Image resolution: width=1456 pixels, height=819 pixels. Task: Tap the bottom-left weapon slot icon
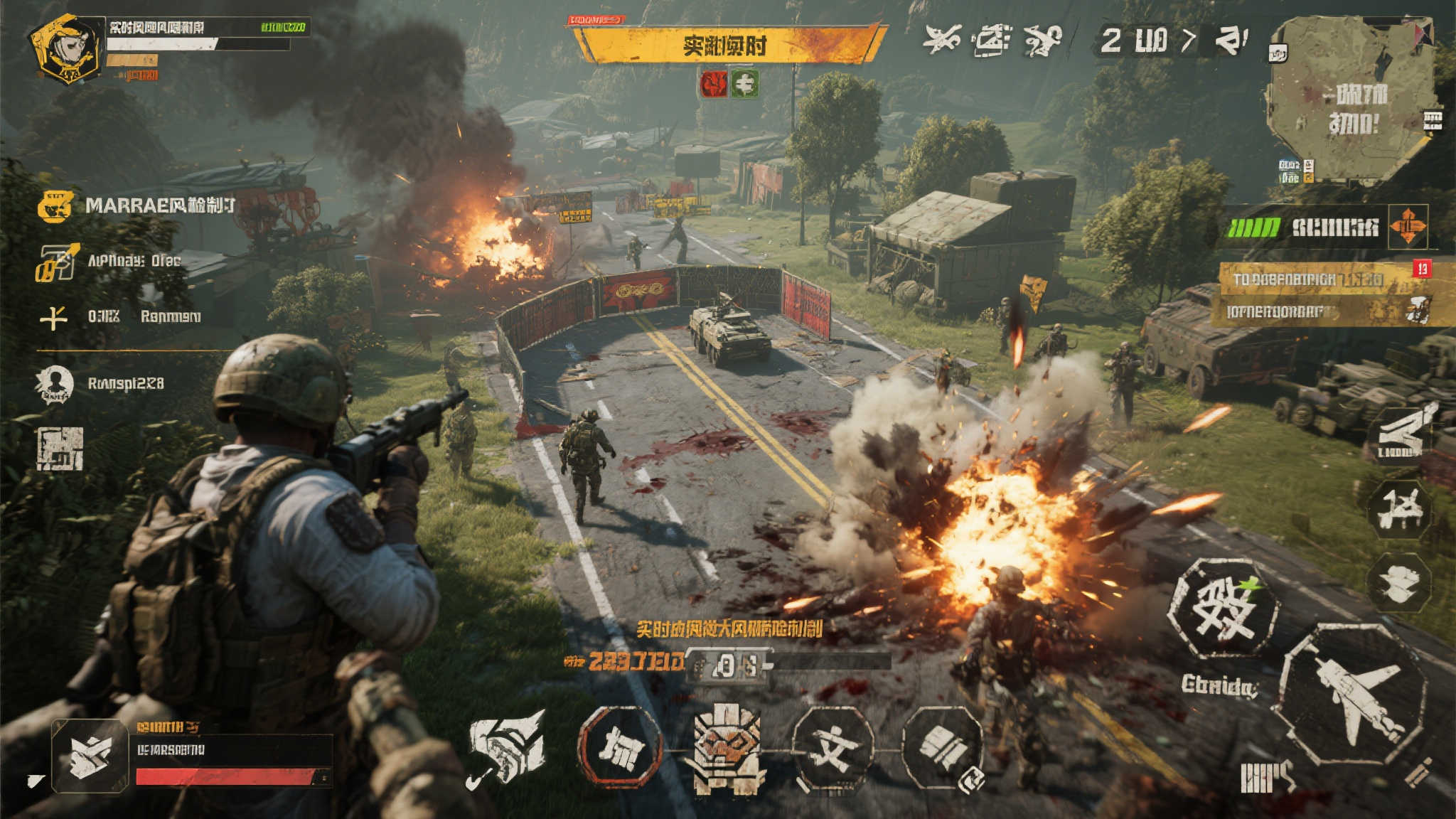click(x=90, y=756)
